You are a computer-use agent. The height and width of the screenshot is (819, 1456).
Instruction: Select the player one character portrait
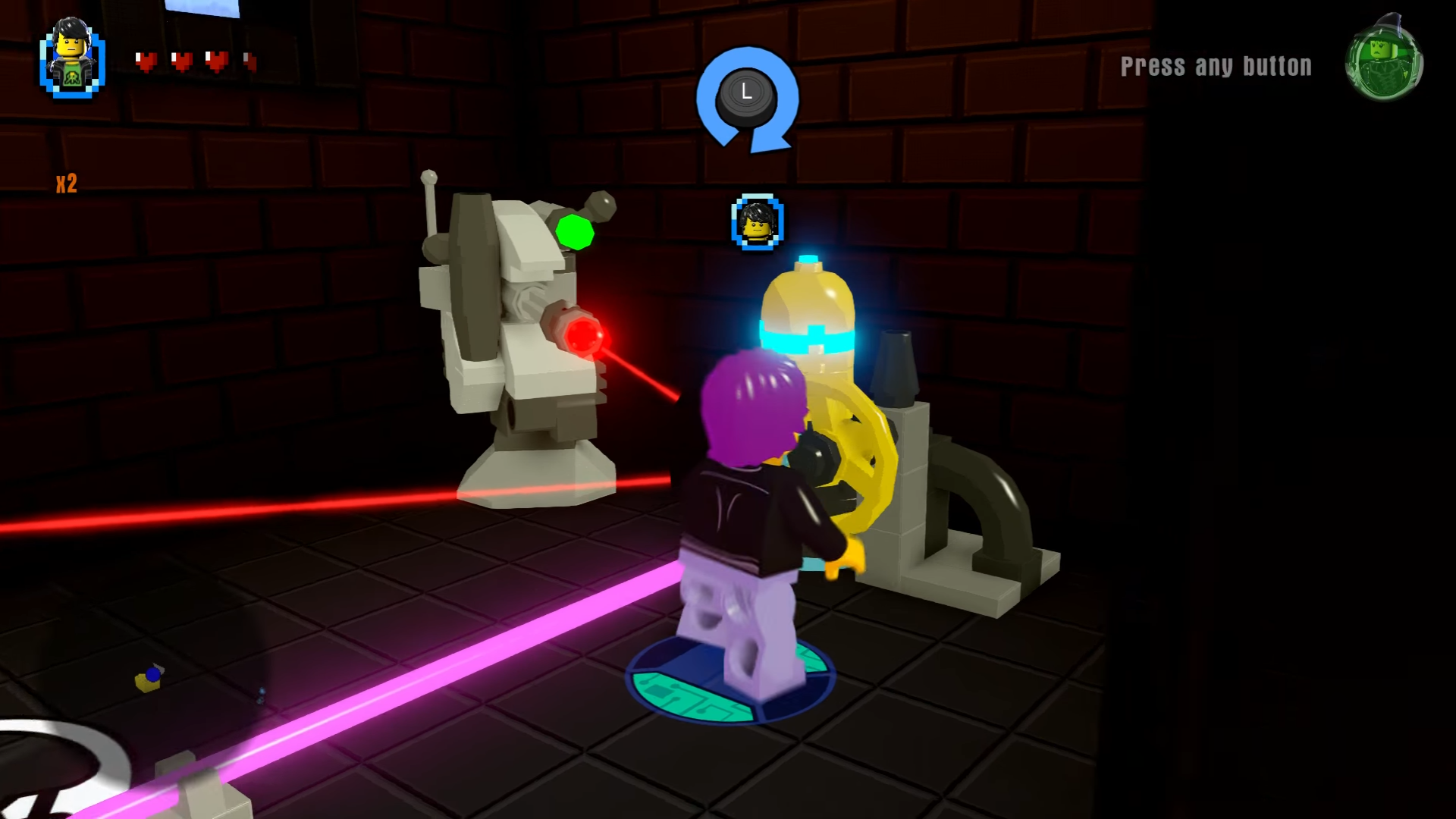click(x=72, y=61)
